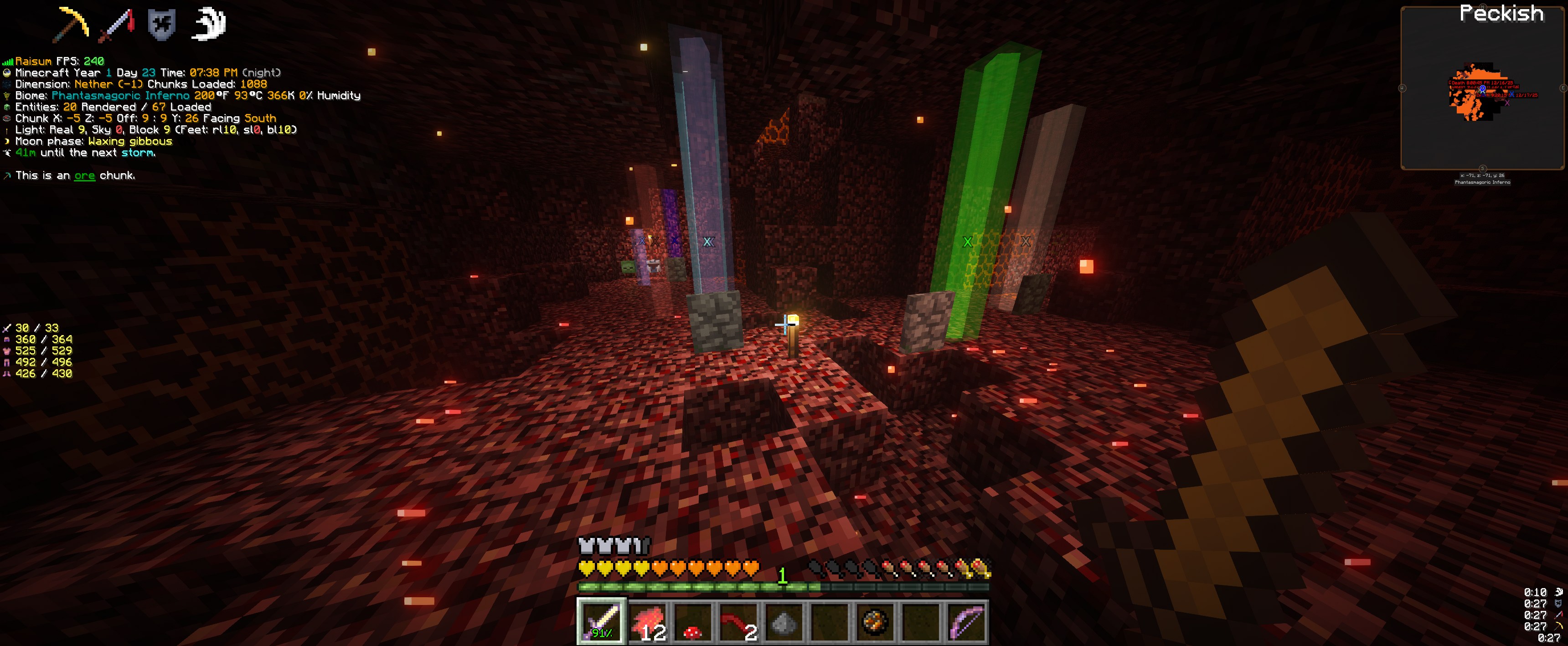
Task: Click the white claw slash status icon
Action: 209,25
